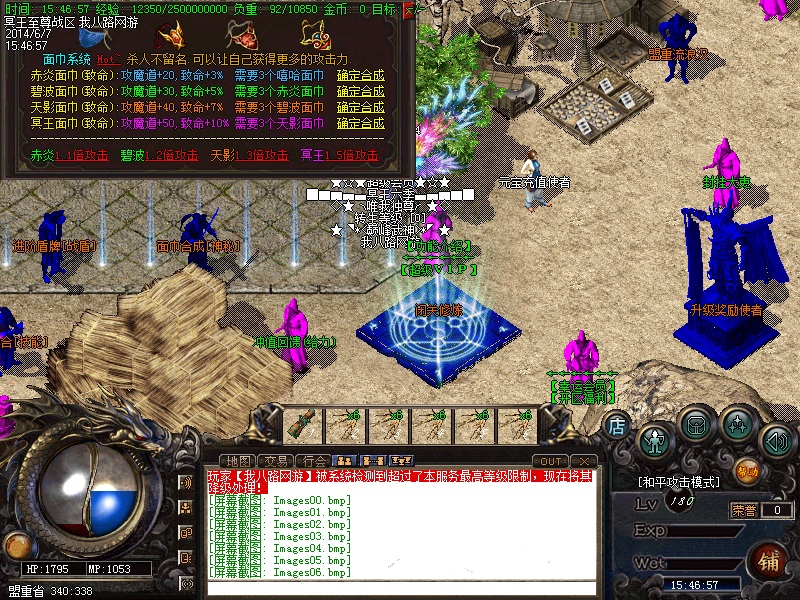The width and height of the screenshot is (800, 600).
Task: Click the OUT button above chat
Action: click(x=549, y=461)
